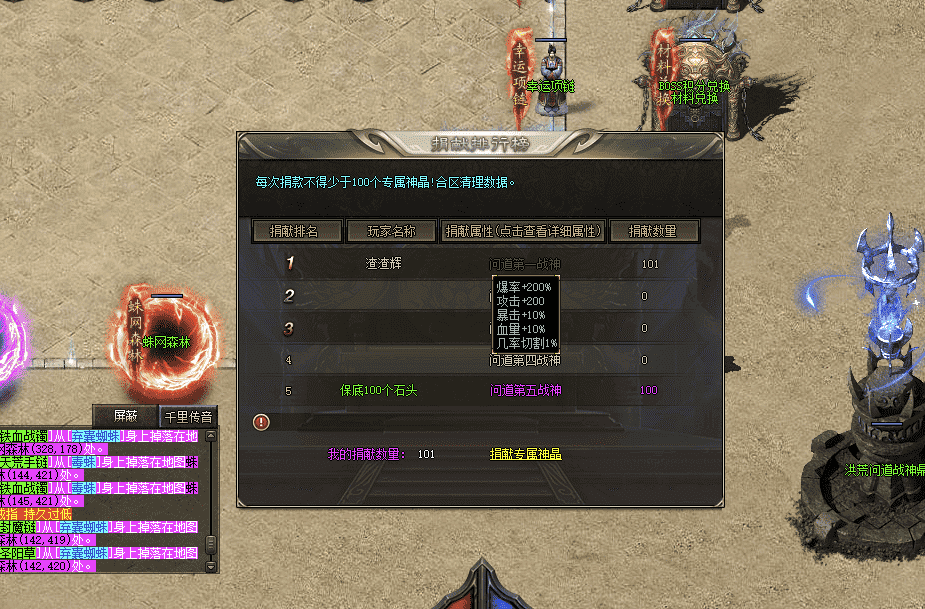This screenshot has width=925, height=609.
Task: Click the 玩家名称 column header
Action: tap(391, 231)
